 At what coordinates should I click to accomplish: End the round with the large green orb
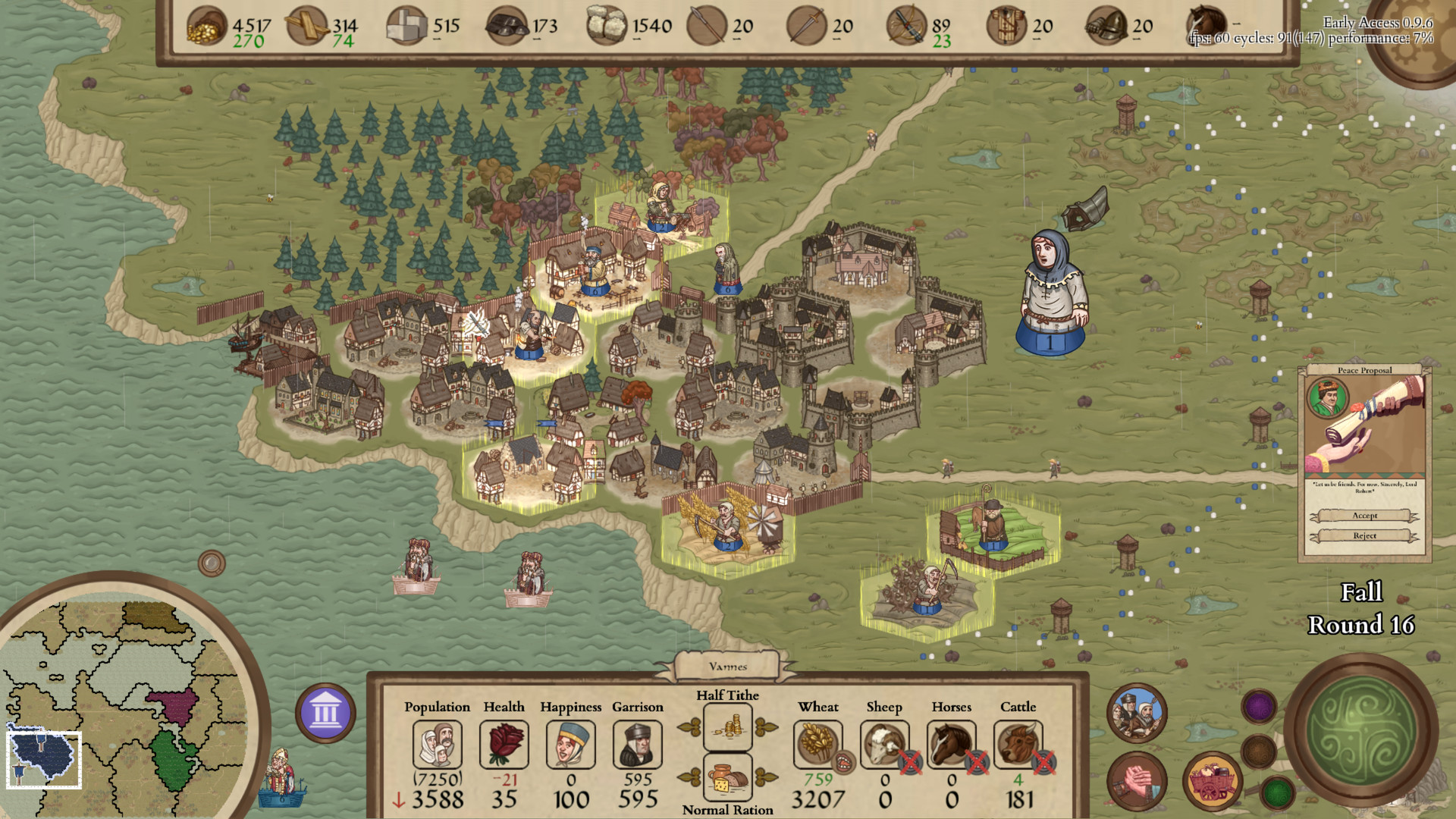tap(1361, 730)
